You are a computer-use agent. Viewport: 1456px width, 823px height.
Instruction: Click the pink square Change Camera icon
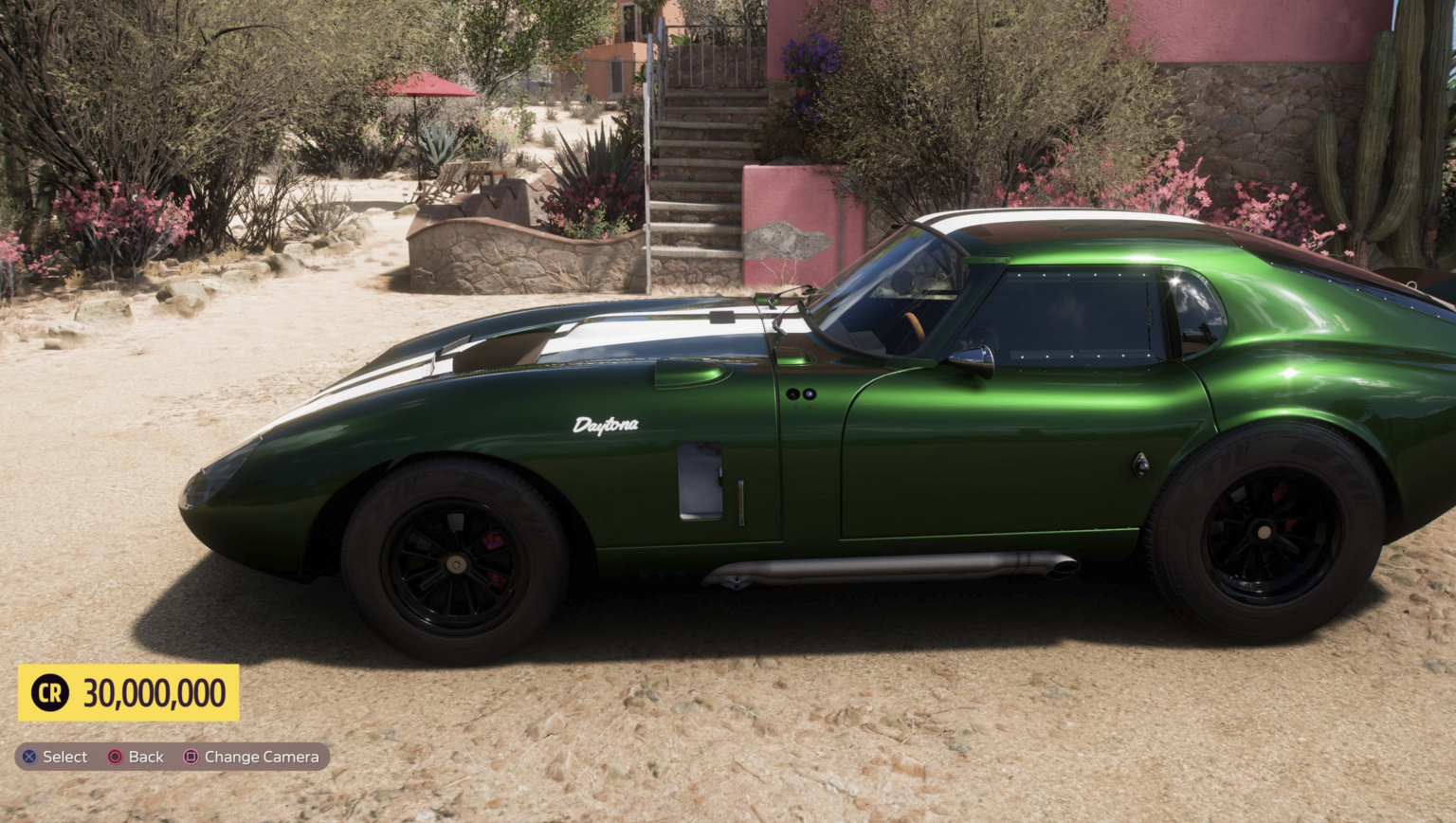pos(190,757)
